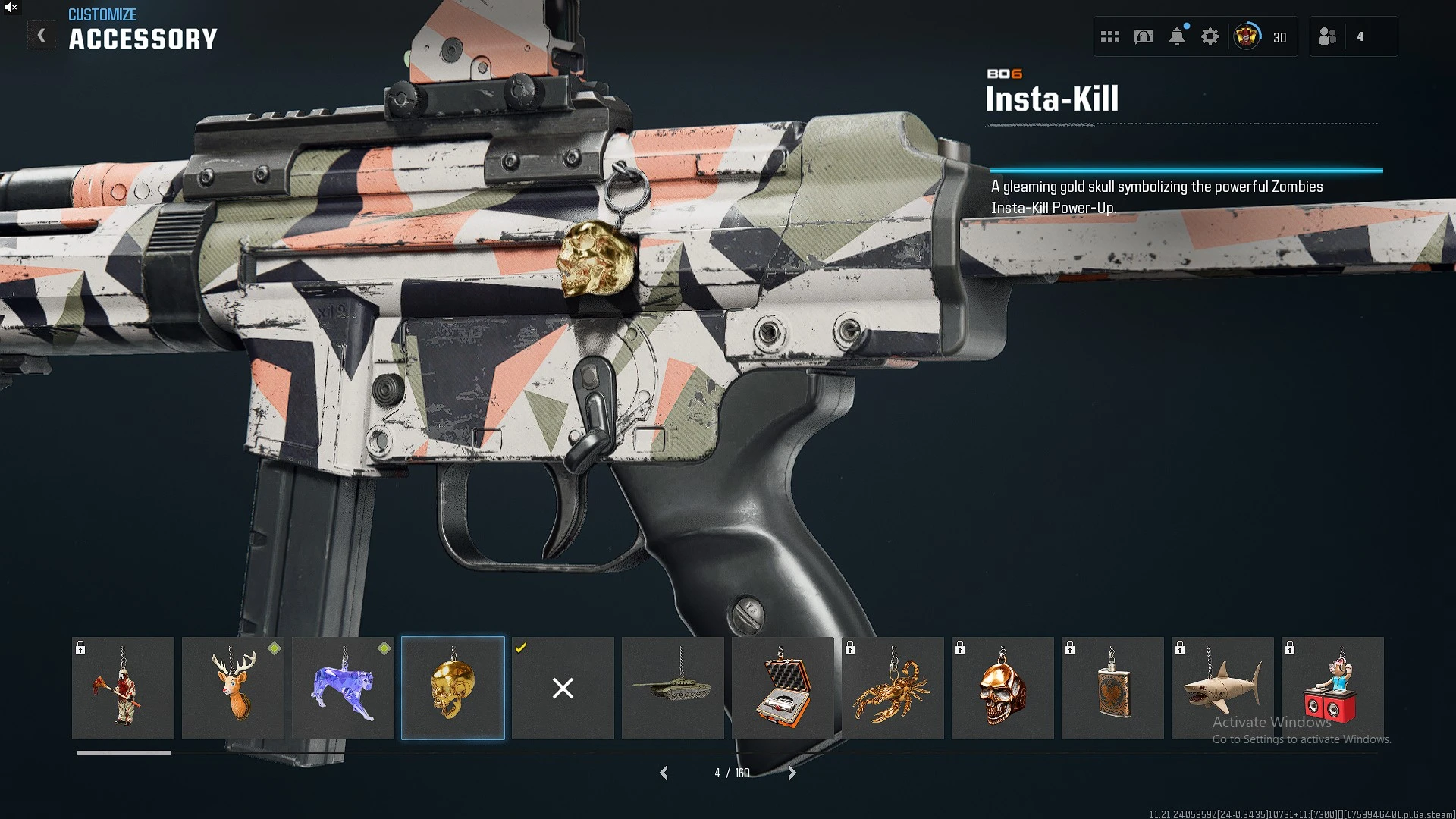Image resolution: width=1456 pixels, height=819 pixels.
Task: Open the social party icon
Action: pos(1328,36)
